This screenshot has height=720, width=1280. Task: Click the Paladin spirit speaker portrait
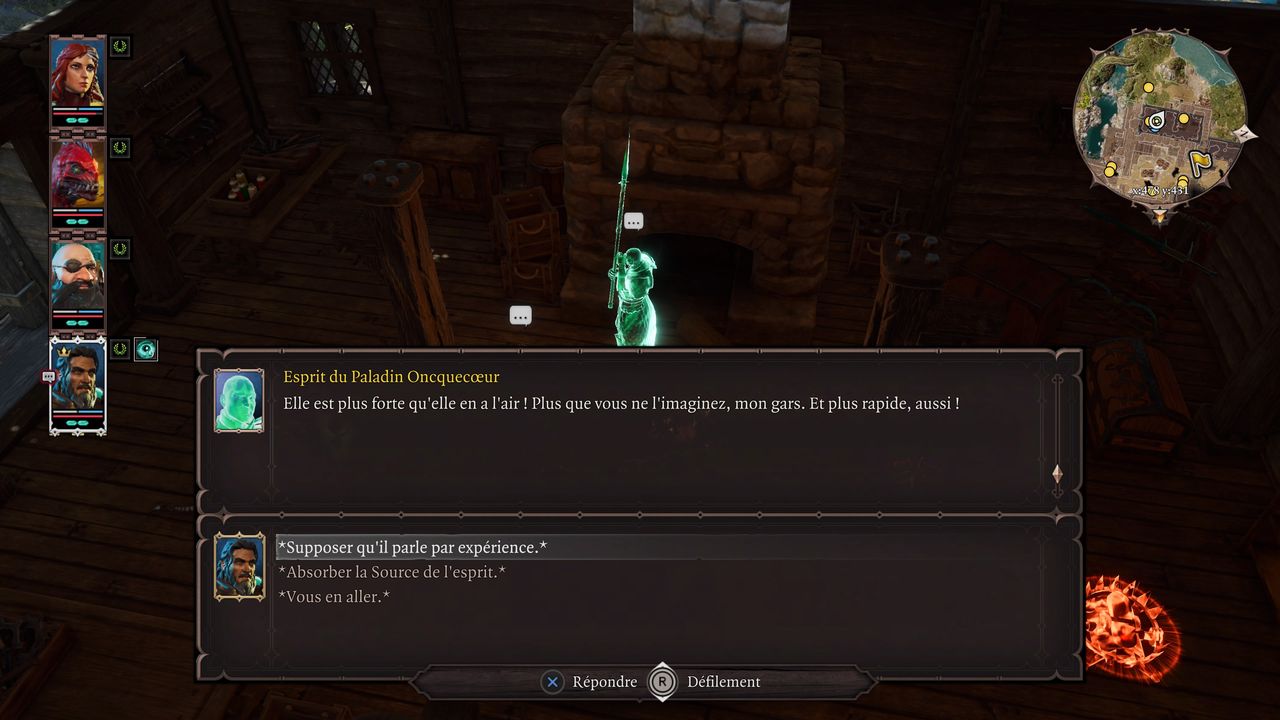239,400
